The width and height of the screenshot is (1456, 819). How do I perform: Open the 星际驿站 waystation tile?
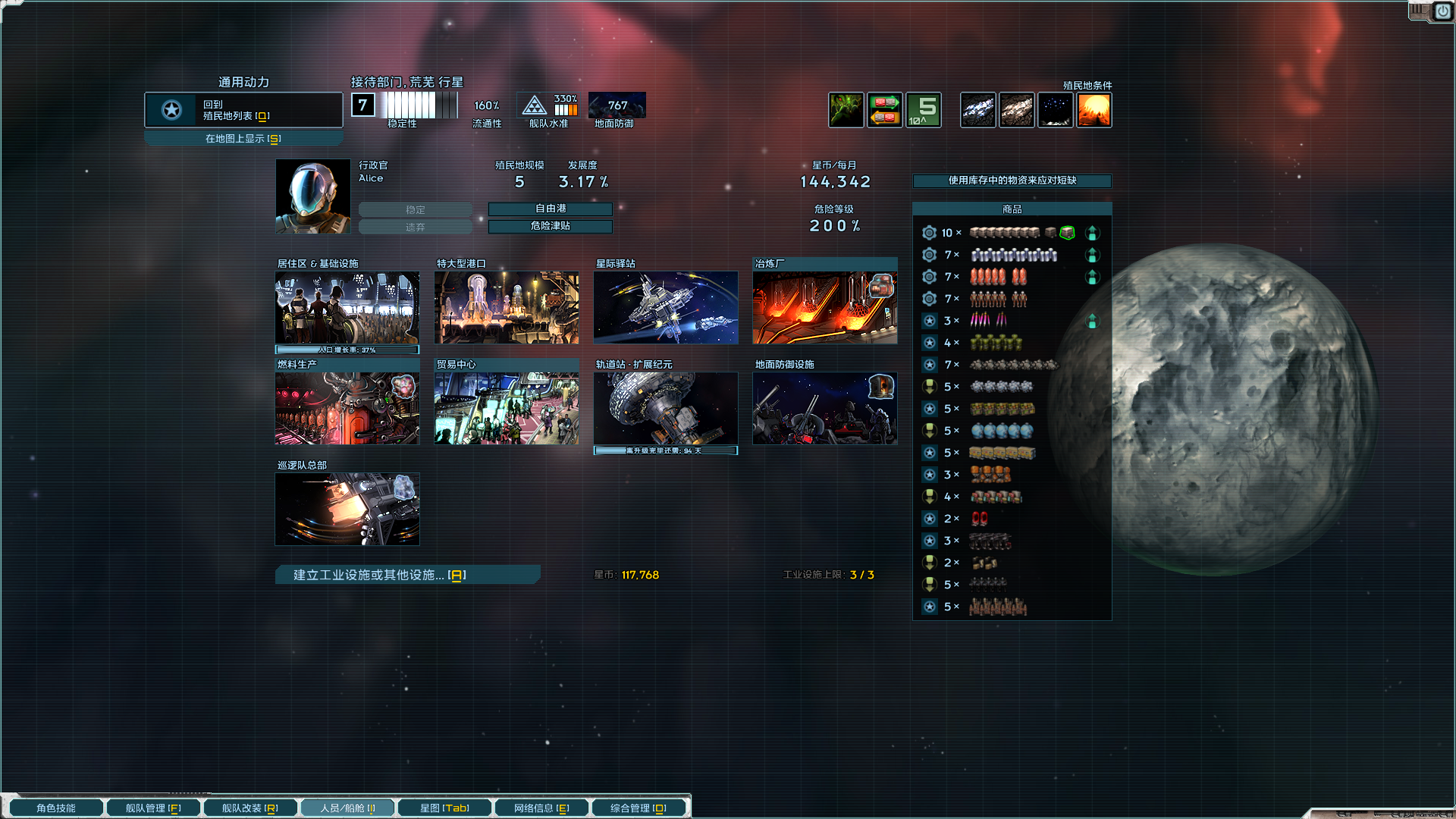(666, 308)
